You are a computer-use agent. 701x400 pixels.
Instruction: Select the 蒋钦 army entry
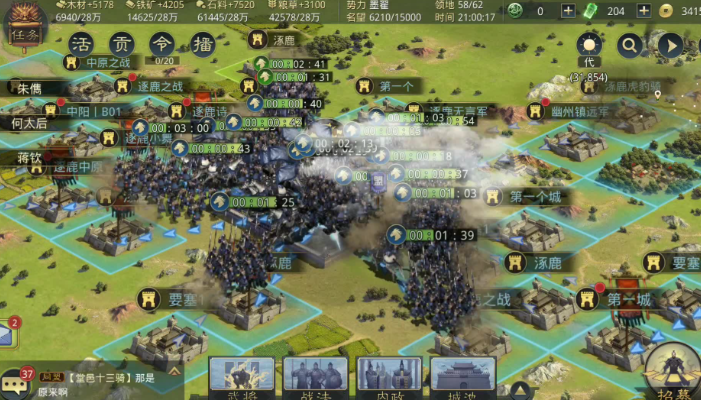tap(28, 158)
